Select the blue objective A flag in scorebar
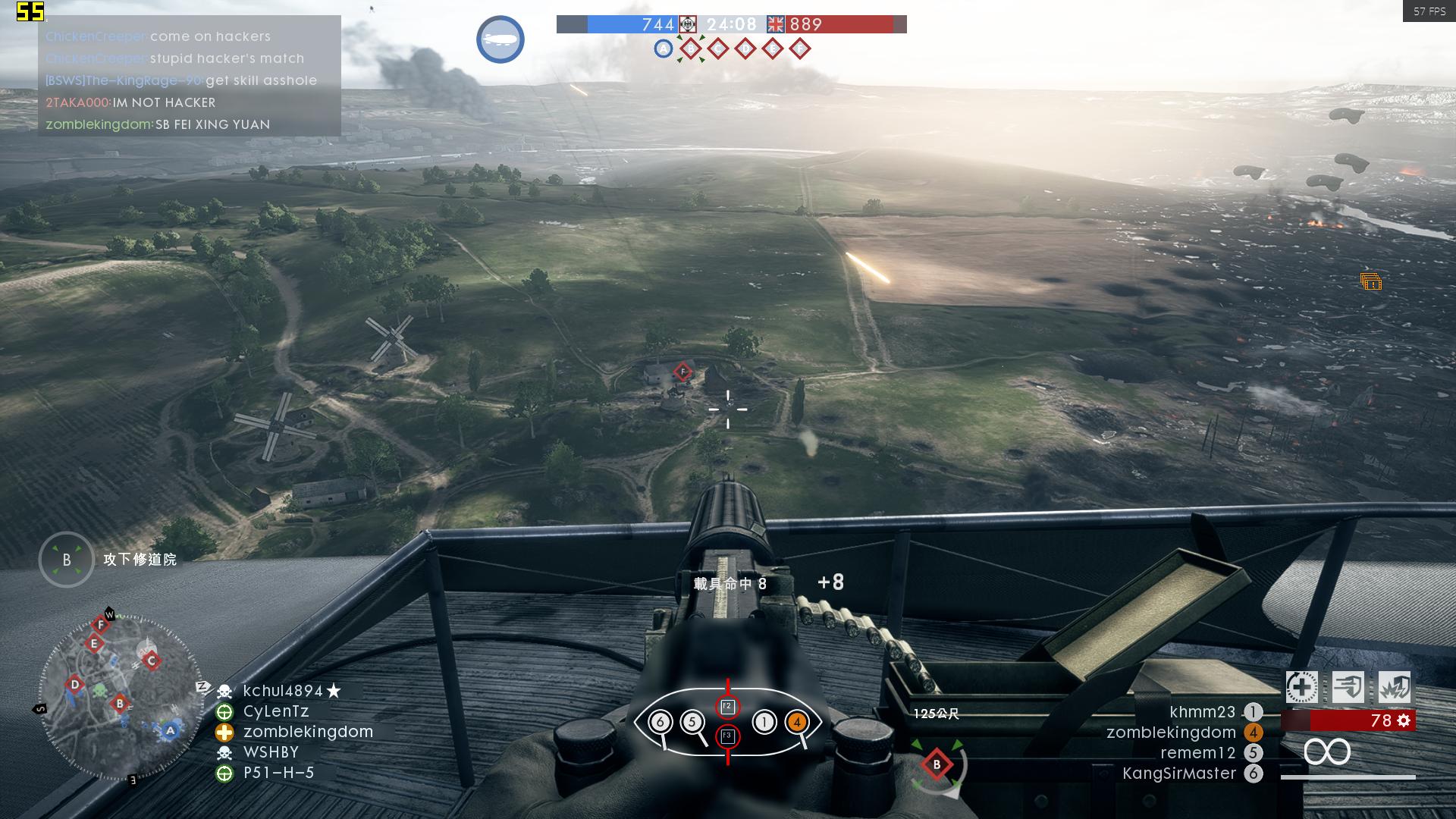 click(663, 49)
